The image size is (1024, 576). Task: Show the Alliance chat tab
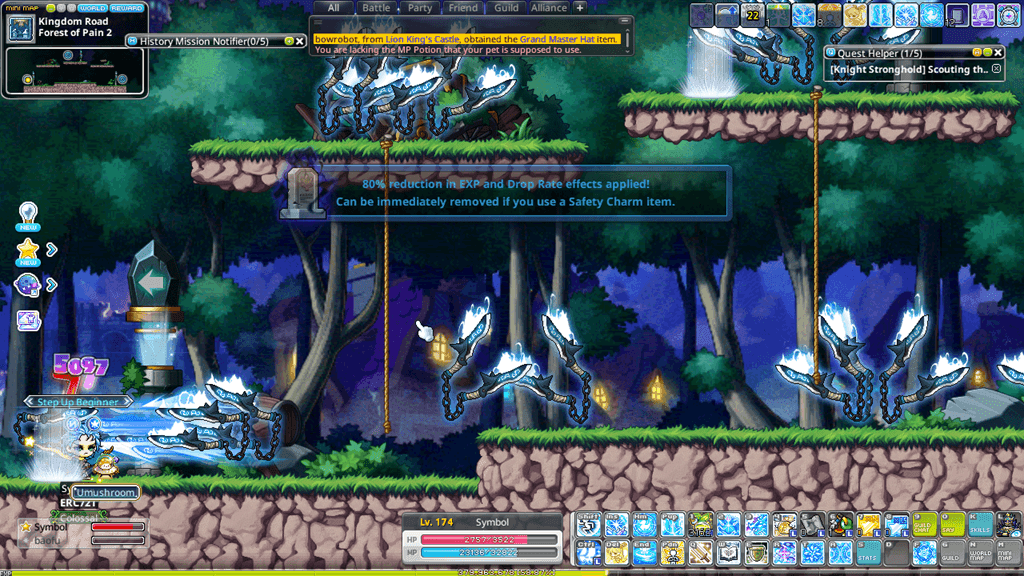(549, 8)
